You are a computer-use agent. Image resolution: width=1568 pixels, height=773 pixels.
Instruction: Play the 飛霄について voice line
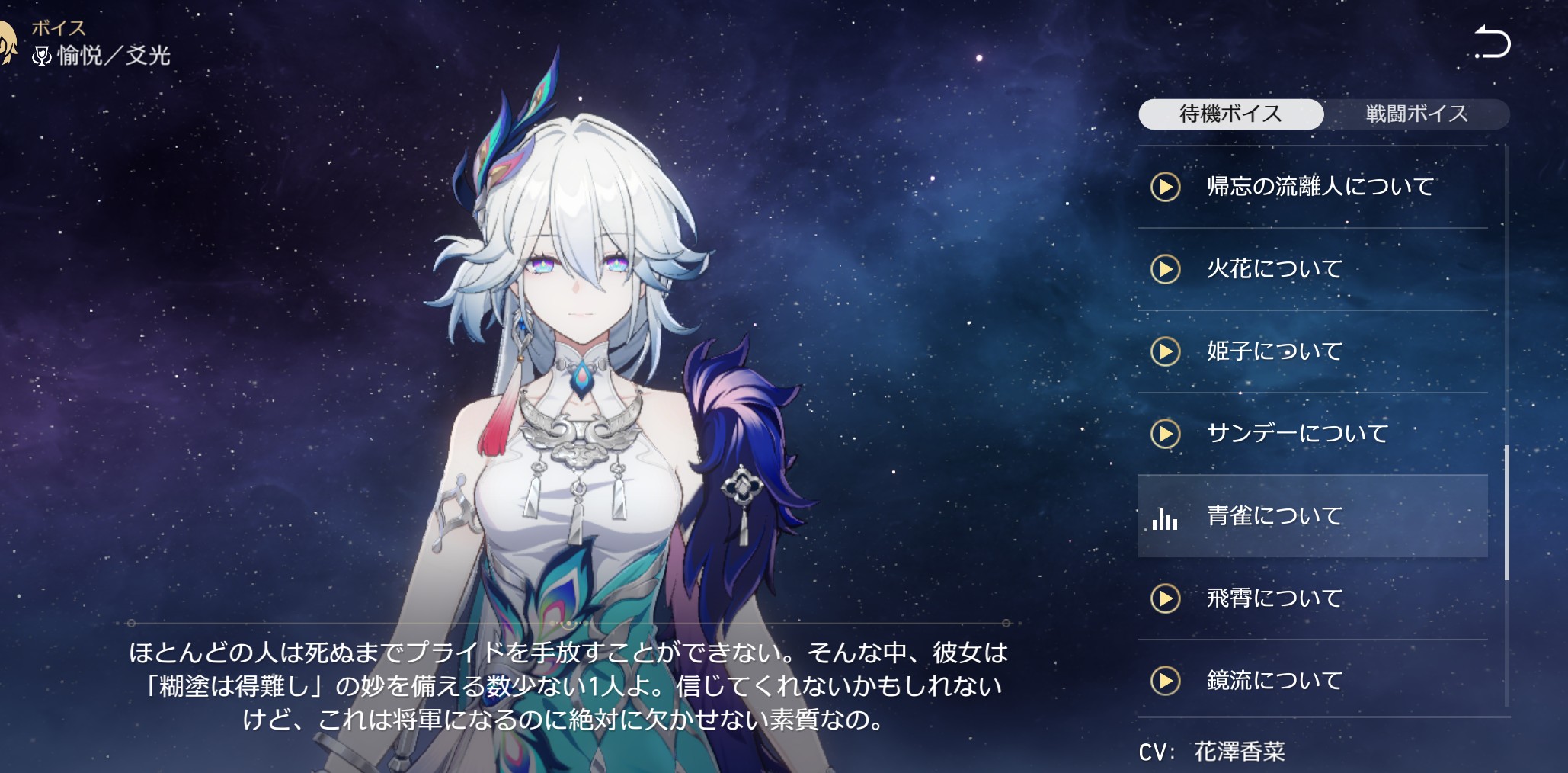1166,598
